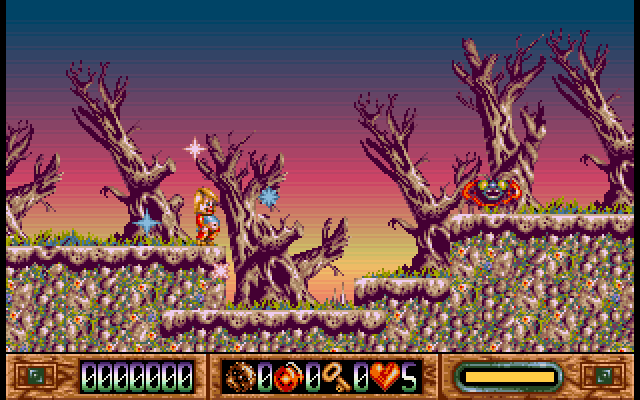Click the red heart lives icon
Image resolution: width=640 pixels, height=400 pixels.
tap(384, 377)
